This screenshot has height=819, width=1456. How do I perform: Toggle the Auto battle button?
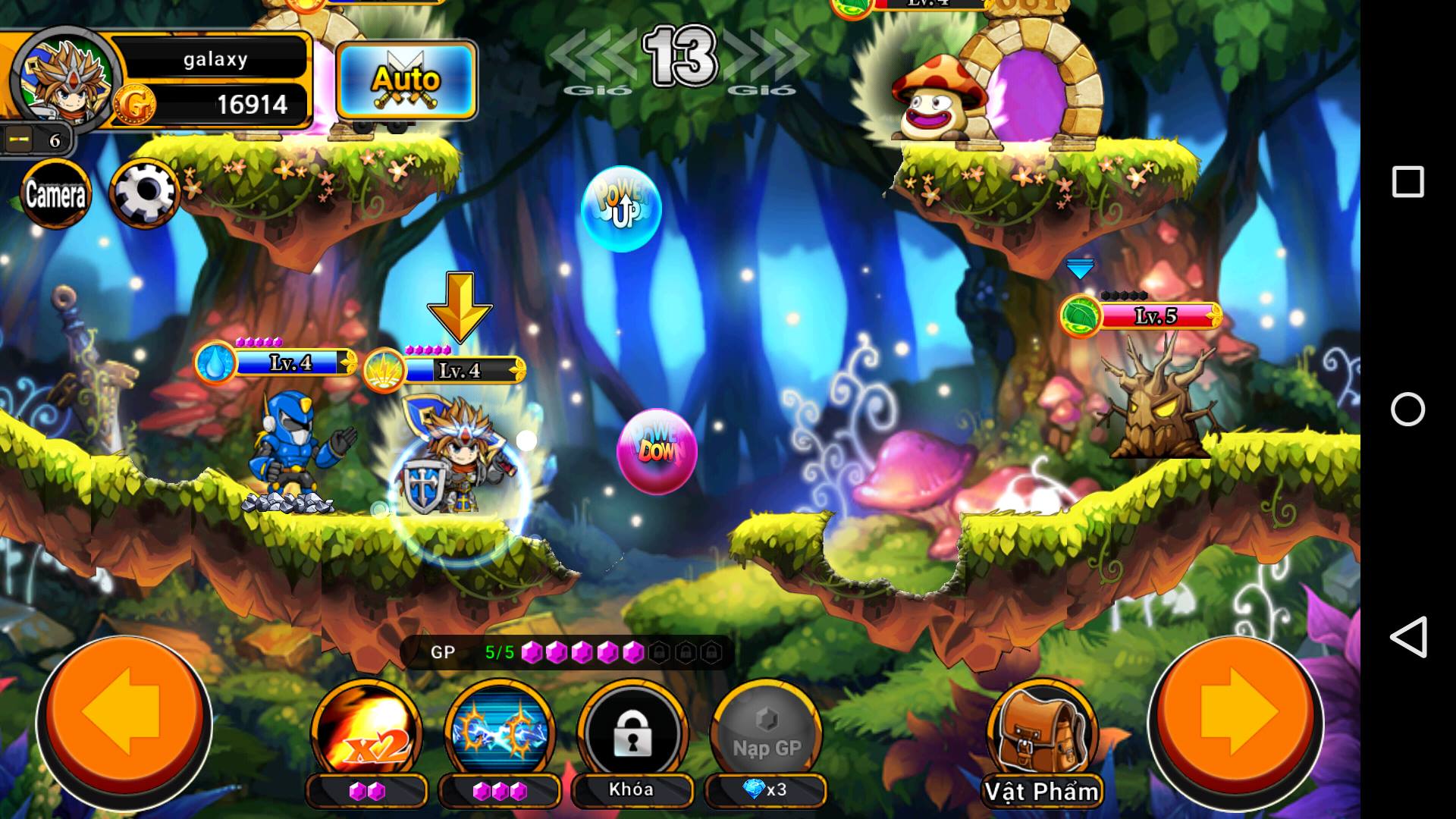406,80
